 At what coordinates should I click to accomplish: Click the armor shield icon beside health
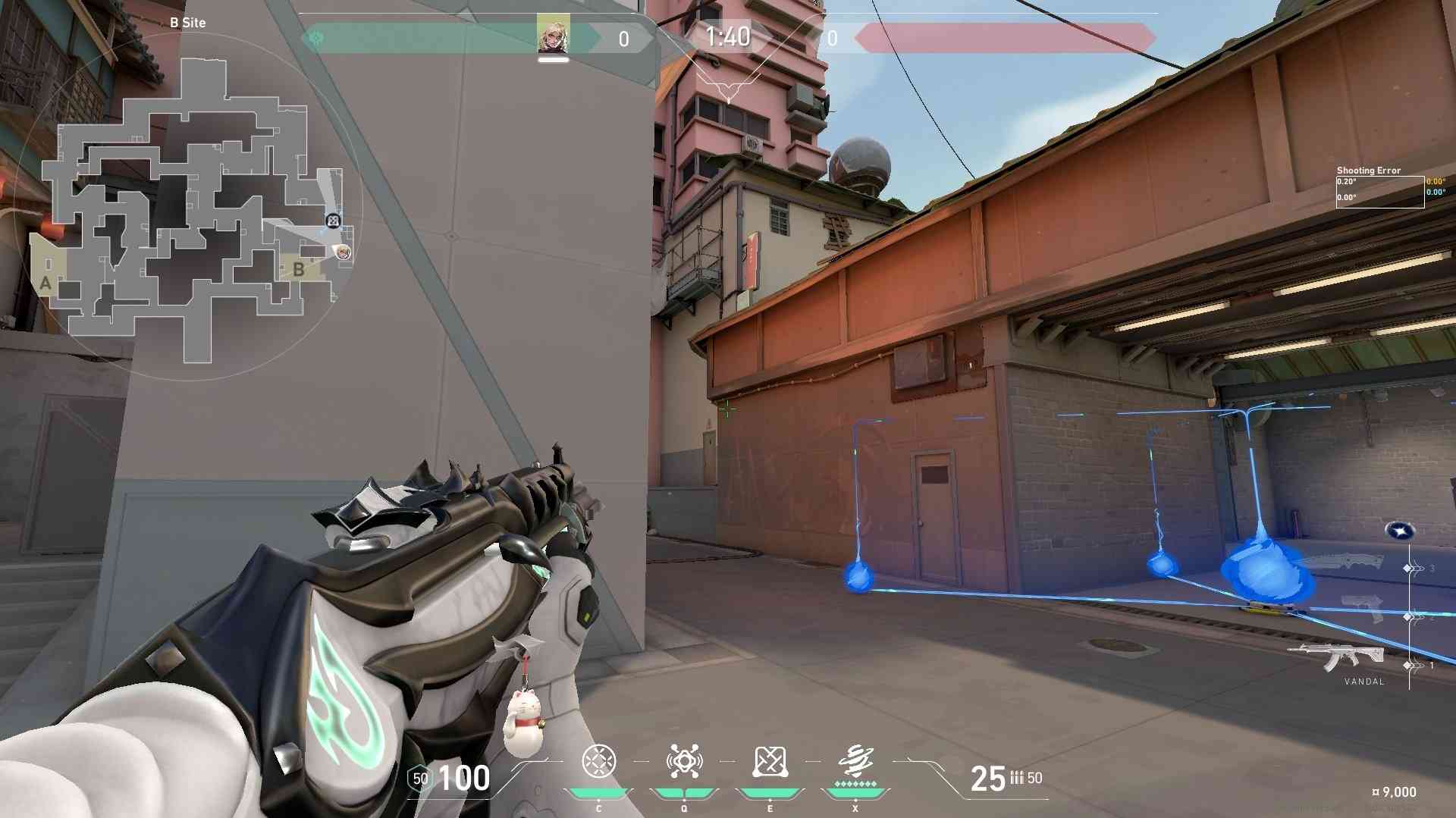(420, 779)
